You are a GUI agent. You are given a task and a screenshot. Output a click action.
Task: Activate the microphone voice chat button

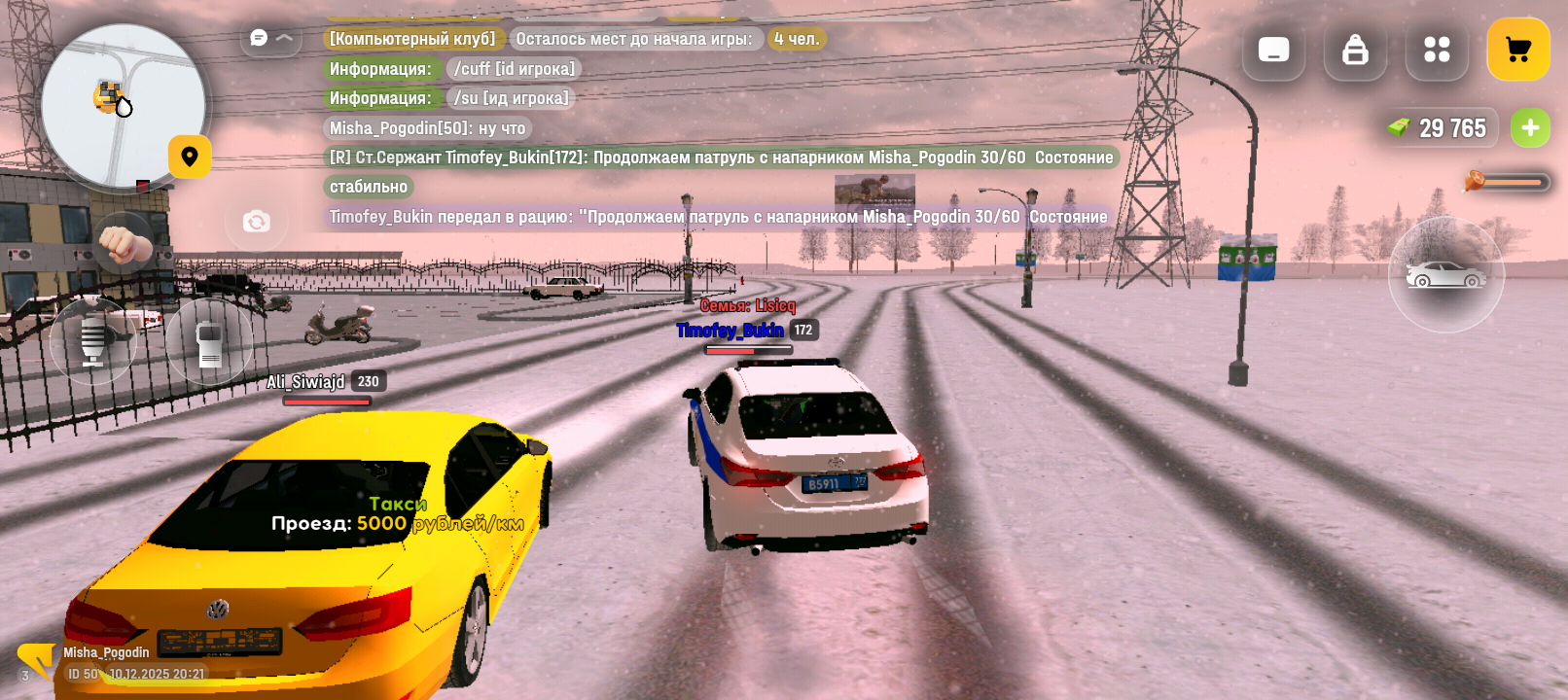pyautogui.click(x=92, y=341)
